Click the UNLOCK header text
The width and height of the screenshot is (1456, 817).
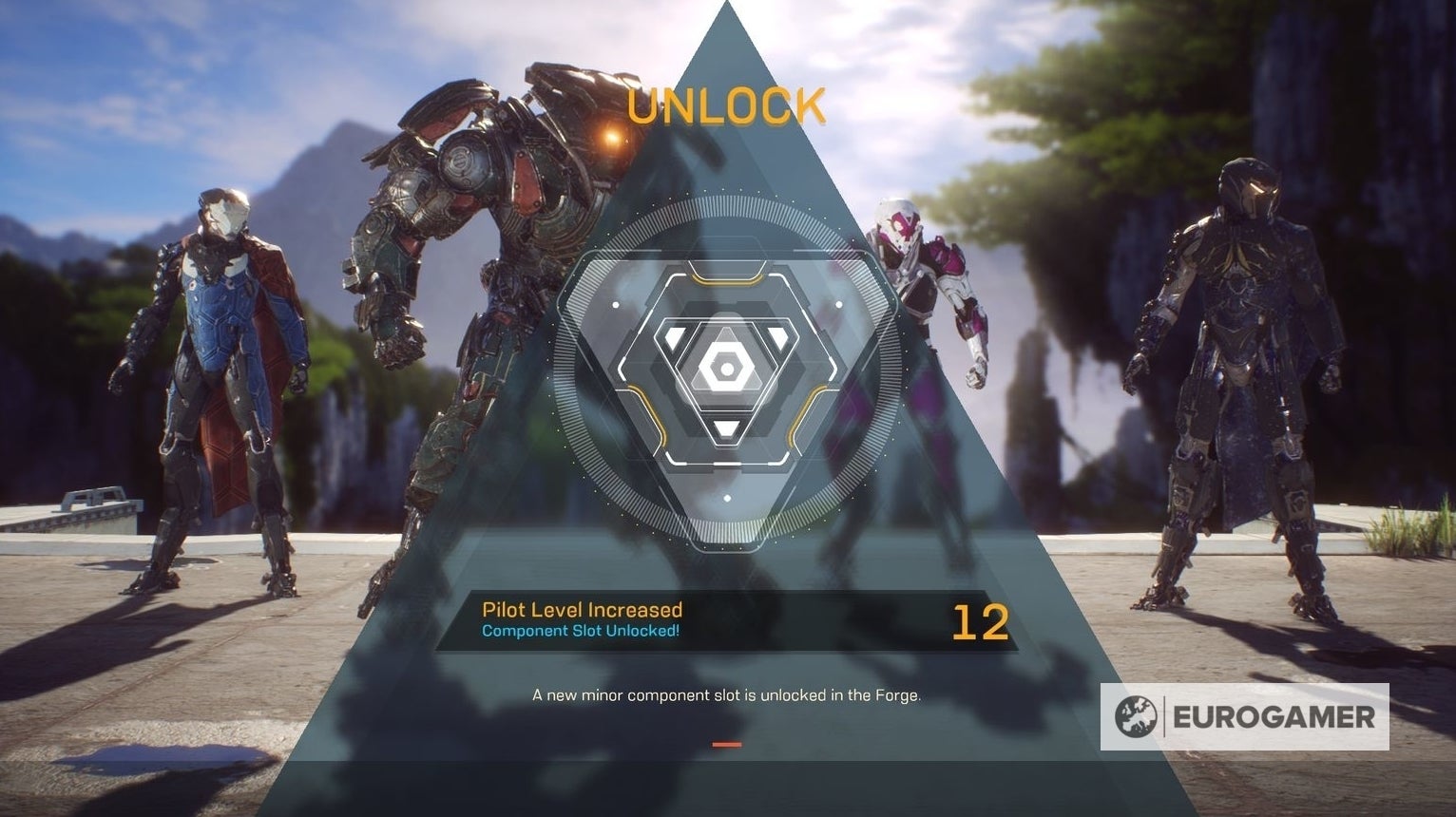(728, 104)
